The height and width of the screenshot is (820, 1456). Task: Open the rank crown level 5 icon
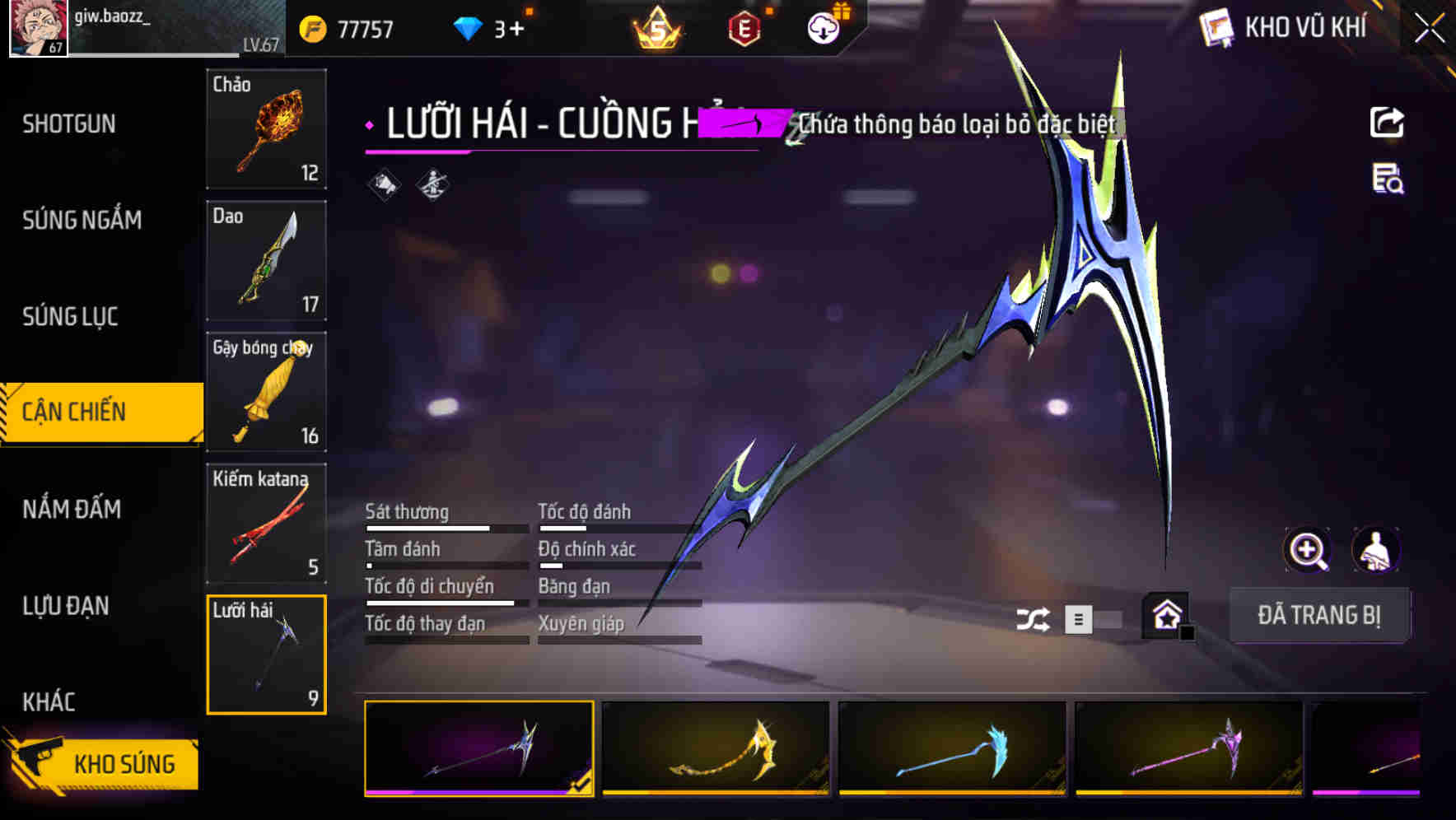click(654, 27)
